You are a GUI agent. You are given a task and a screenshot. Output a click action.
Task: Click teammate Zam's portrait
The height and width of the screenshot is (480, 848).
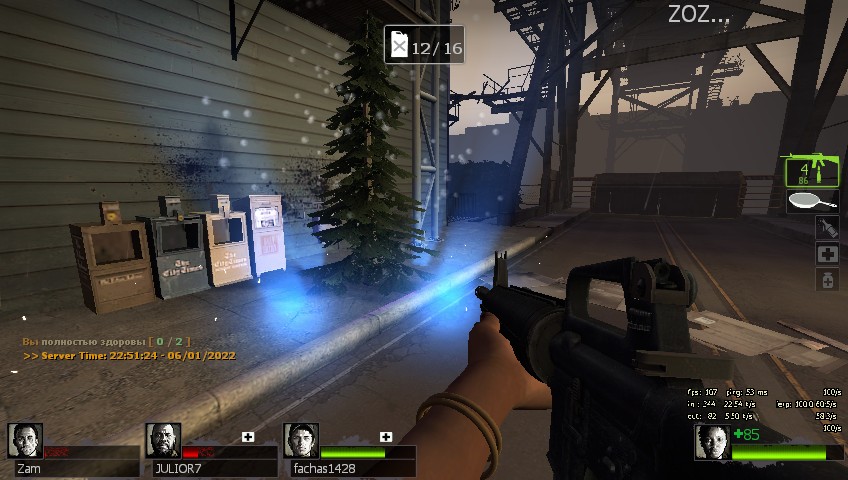[25, 441]
